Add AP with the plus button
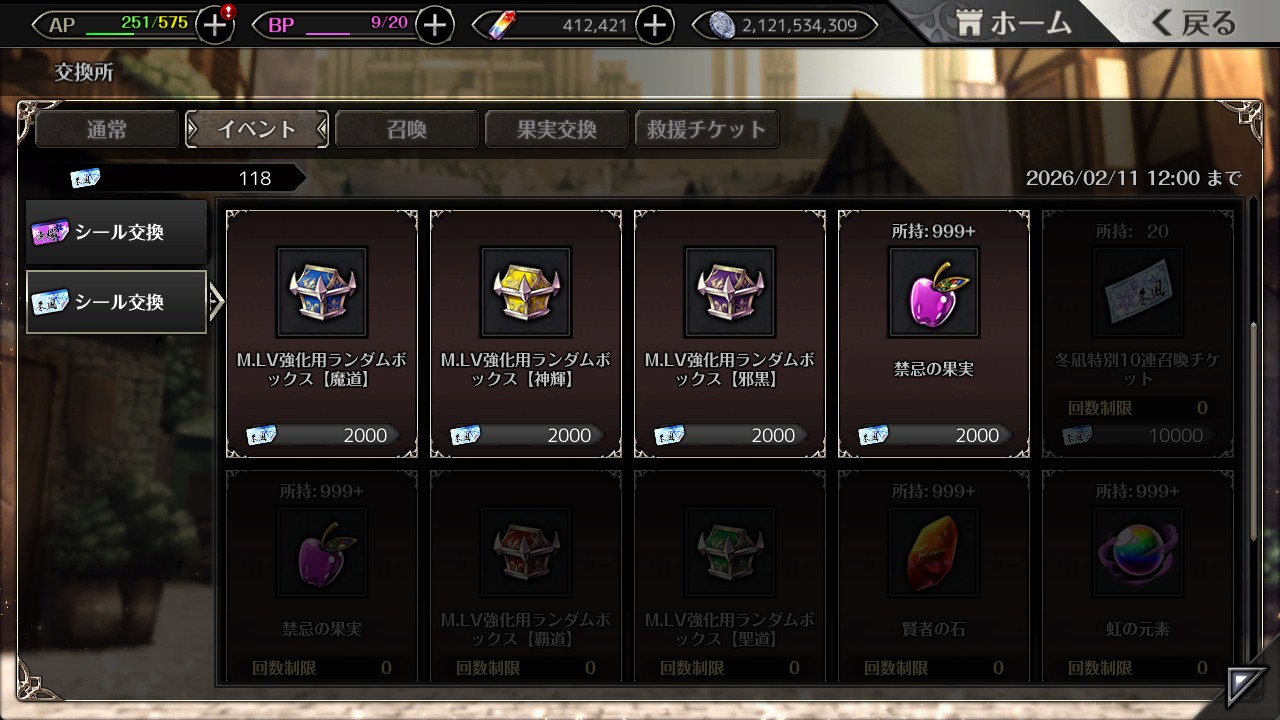 click(x=215, y=26)
